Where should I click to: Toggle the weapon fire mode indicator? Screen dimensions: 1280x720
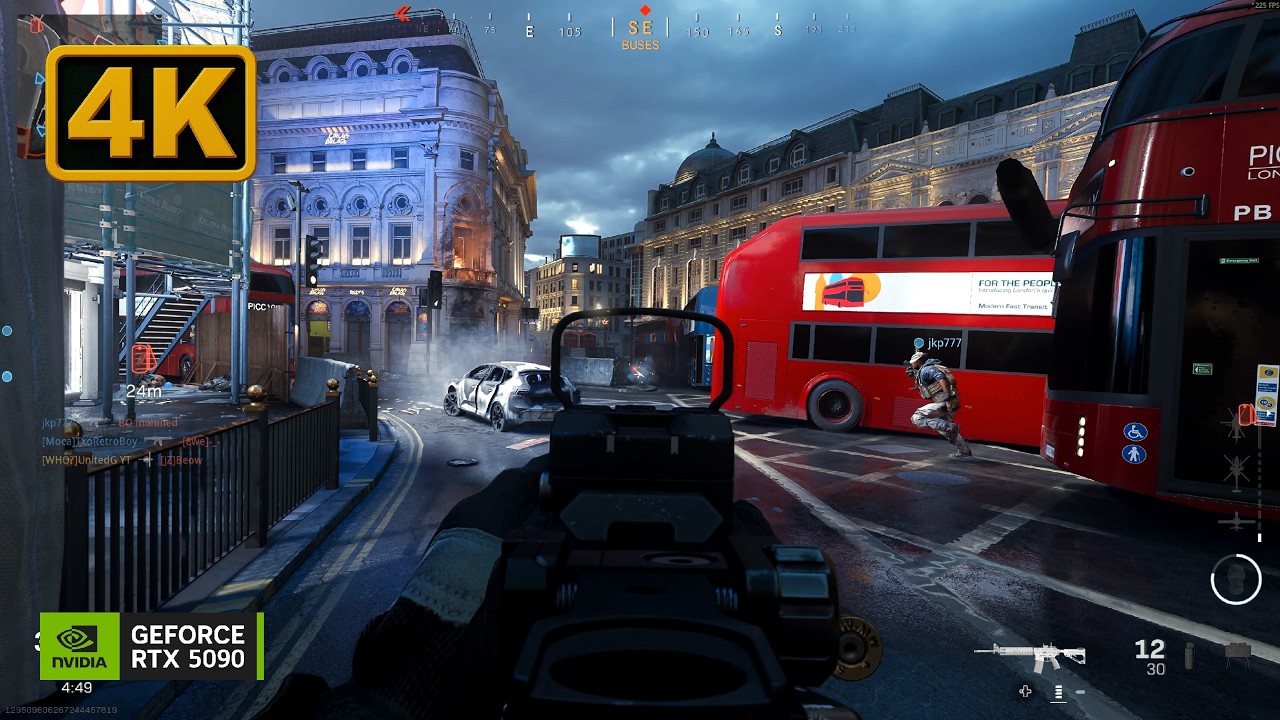pos(1058,691)
